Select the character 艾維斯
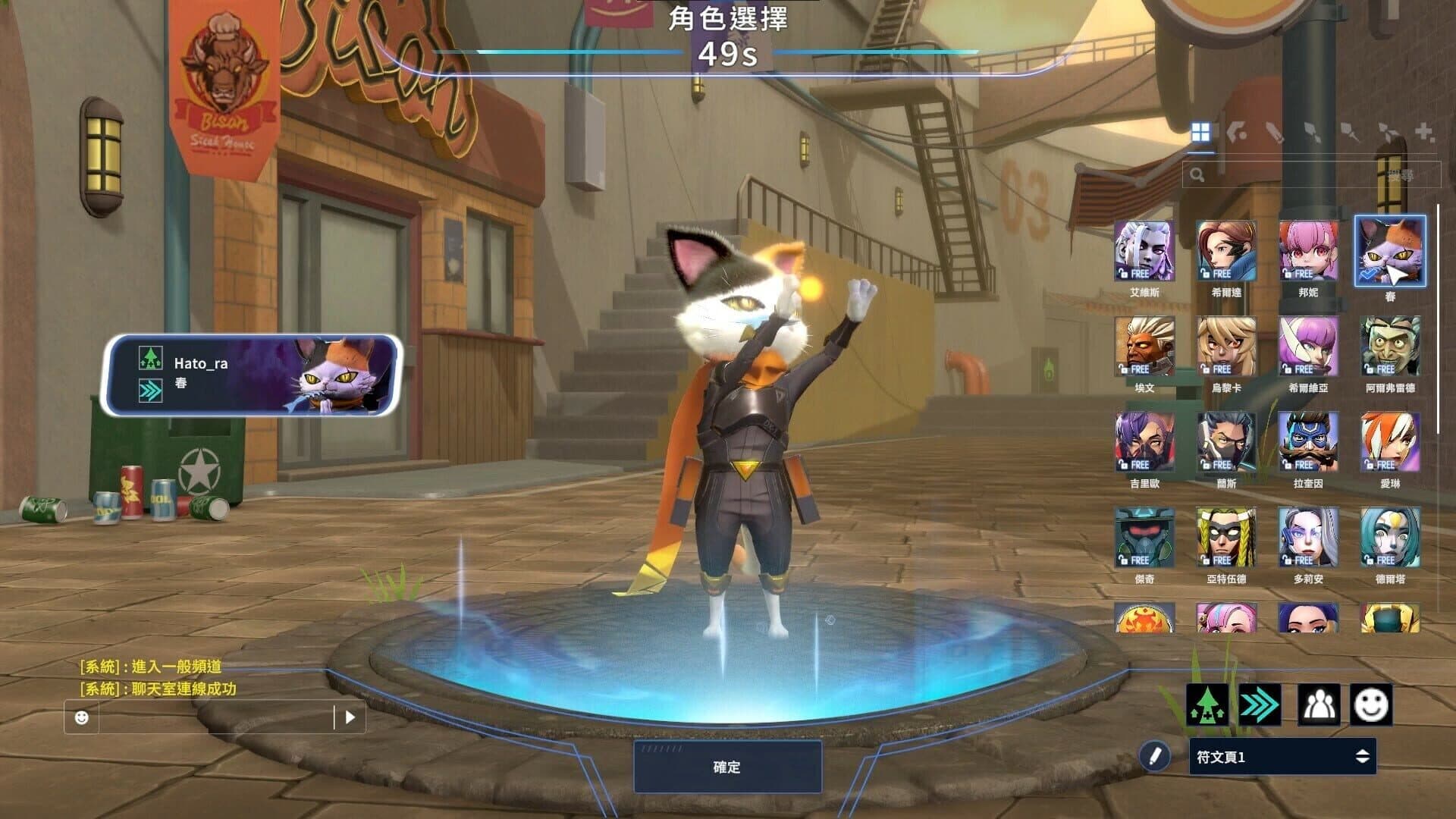Image resolution: width=1456 pixels, height=819 pixels. [x=1144, y=251]
